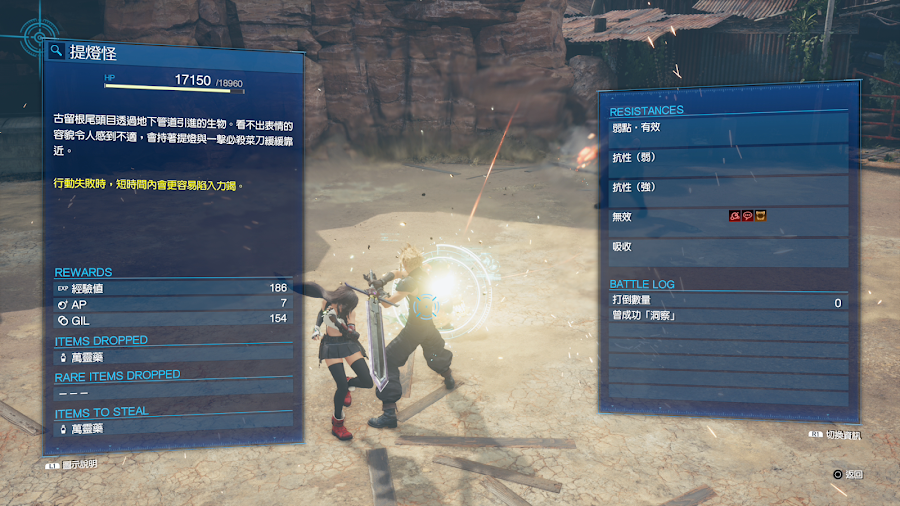This screenshot has height=506, width=900.
Task: Select the 曾成功「洞察」battle log row
Action: [728, 316]
